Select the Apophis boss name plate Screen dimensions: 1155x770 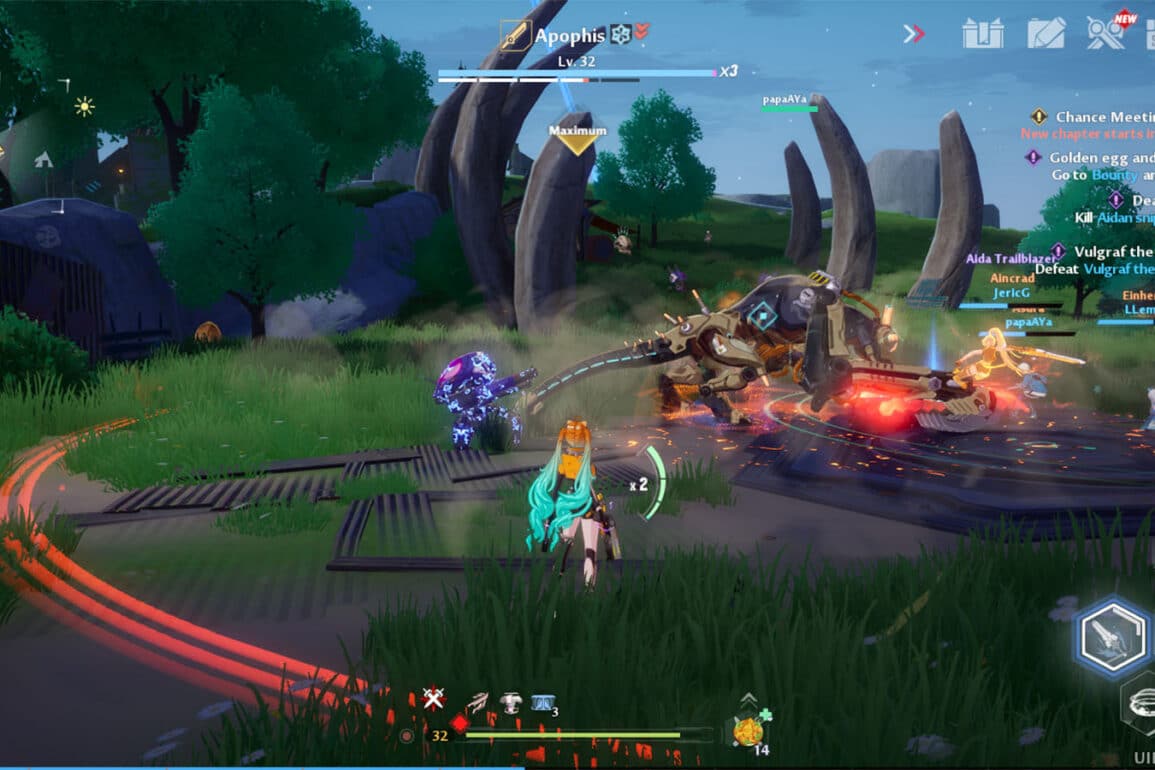click(x=570, y=36)
